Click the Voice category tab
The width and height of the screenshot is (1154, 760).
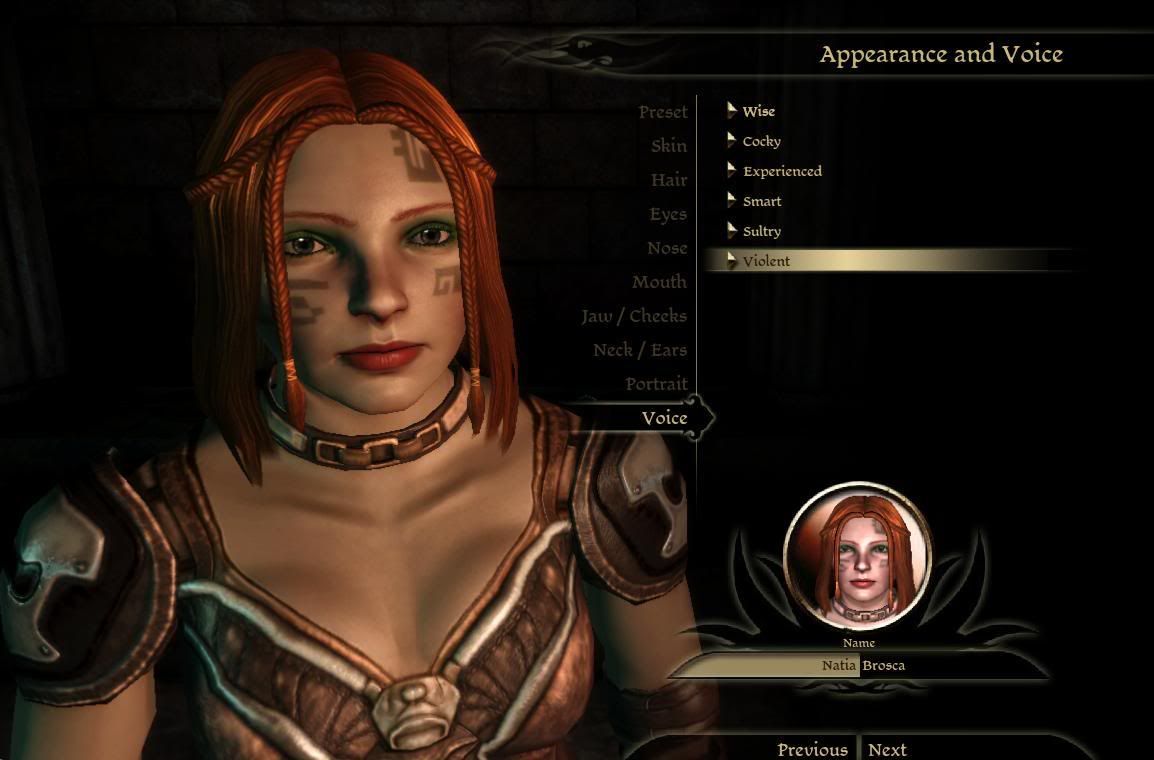[664, 418]
